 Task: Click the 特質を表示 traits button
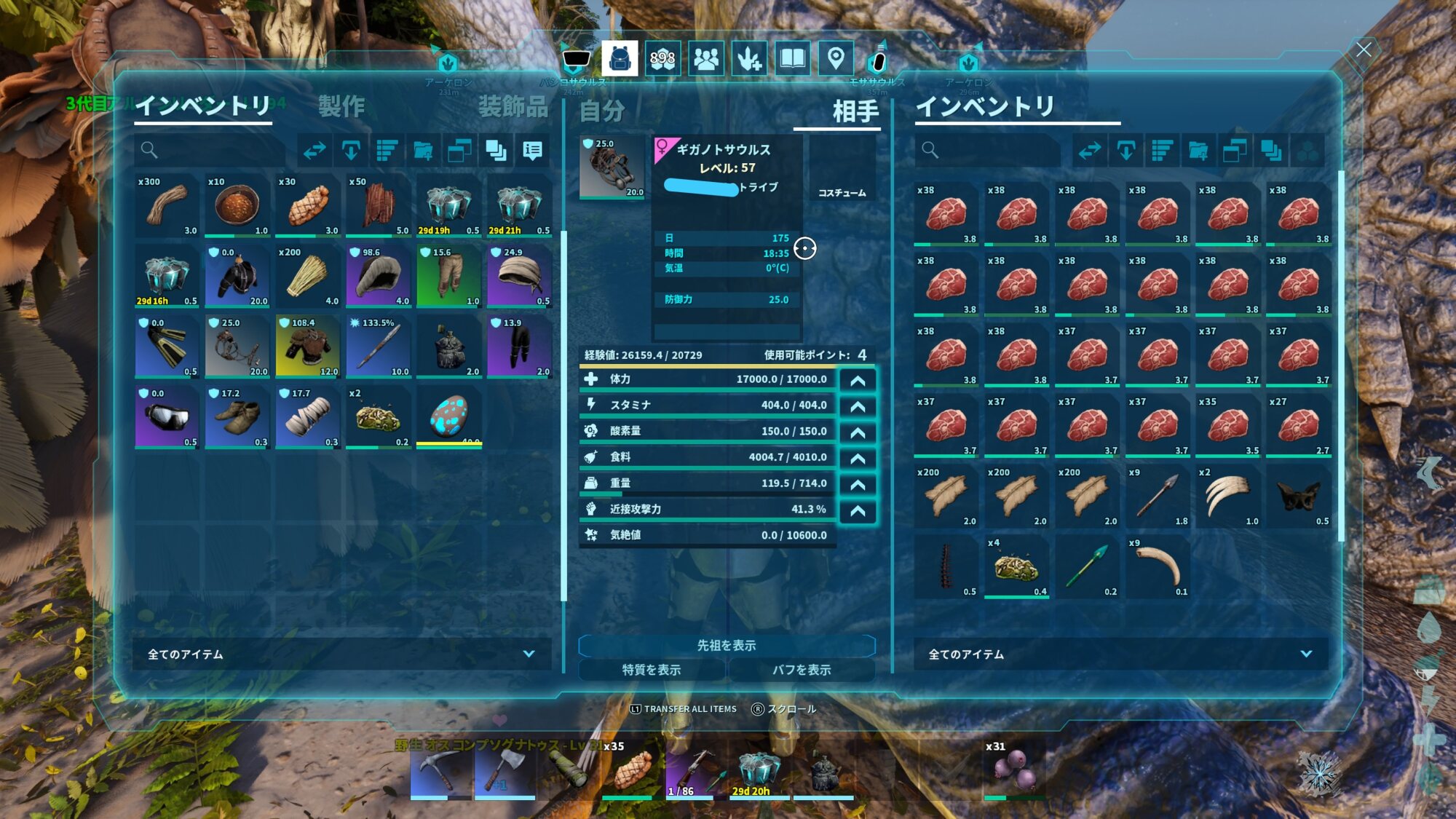[x=652, y=670]
